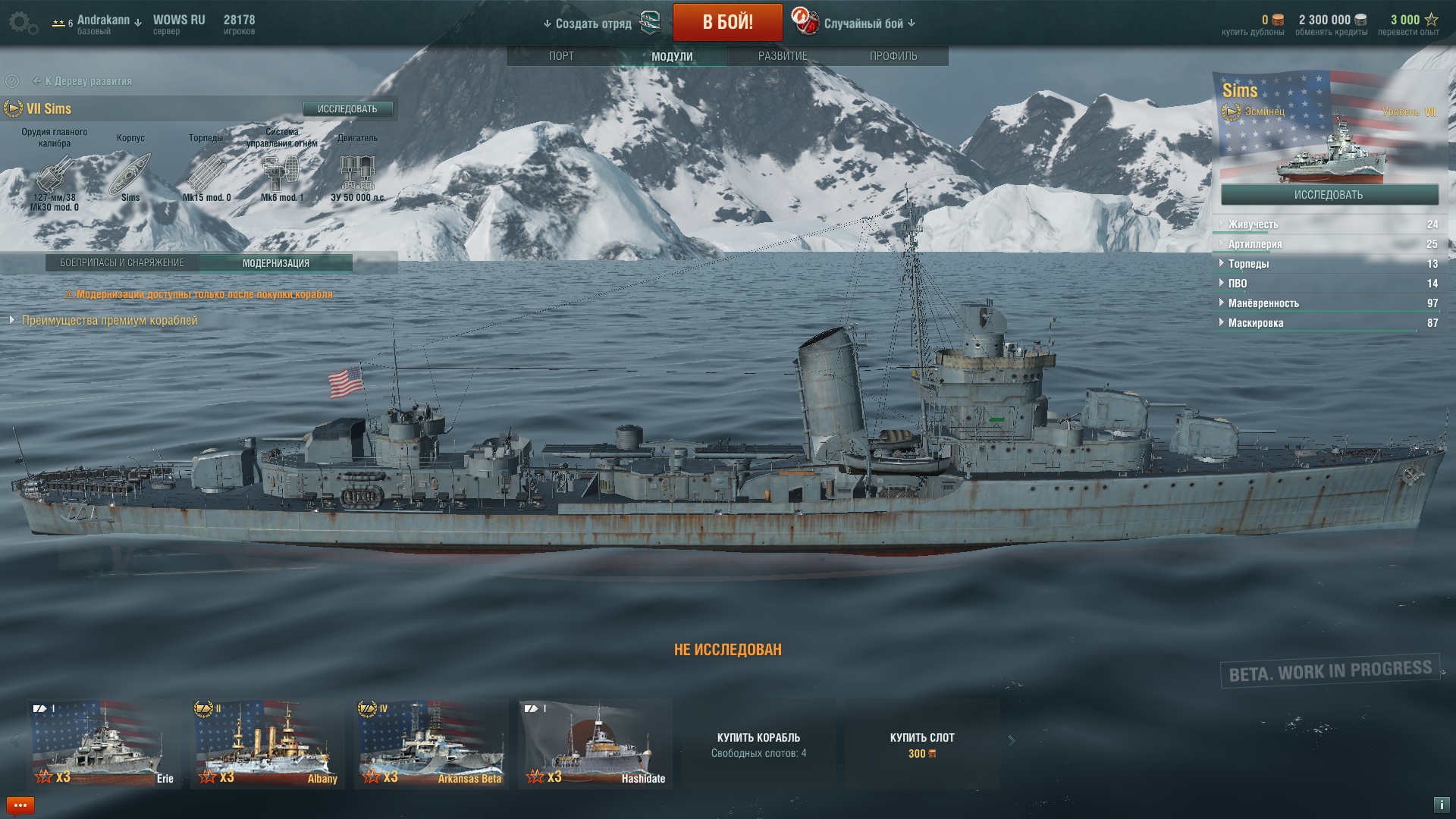The width and height of the screenshot is (1456, 819).
Task: Select the Mk15 mod. 0 torpedo module
Action: pos(206,174)
